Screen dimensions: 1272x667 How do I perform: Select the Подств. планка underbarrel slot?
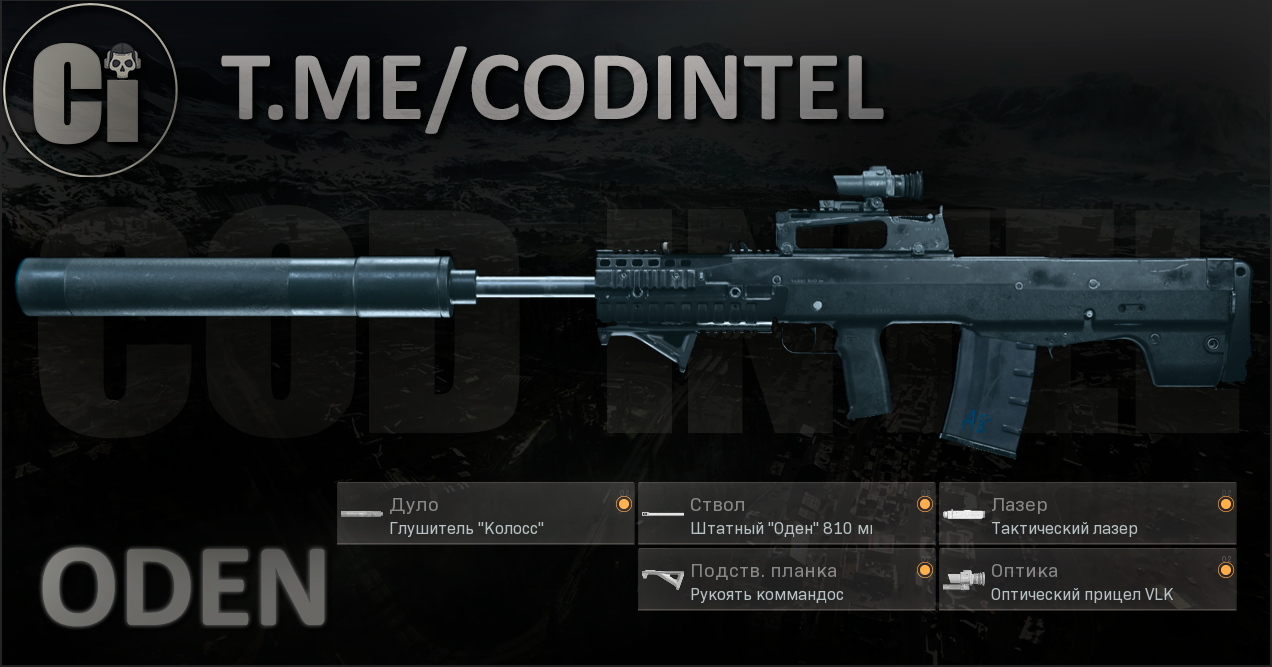coord(786,580)
